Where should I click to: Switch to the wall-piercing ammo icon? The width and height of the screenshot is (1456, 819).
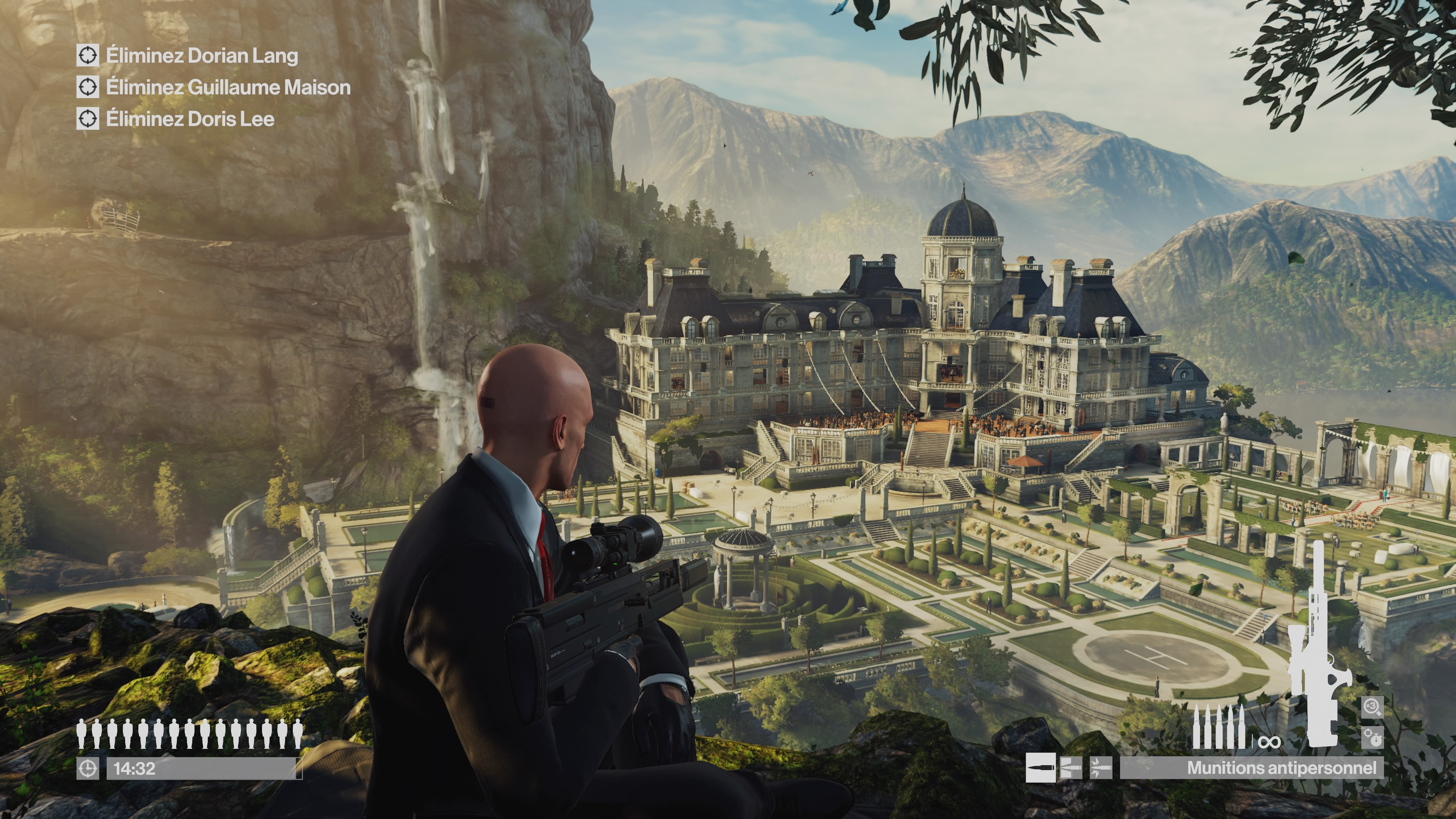(x=1070, y=767)
